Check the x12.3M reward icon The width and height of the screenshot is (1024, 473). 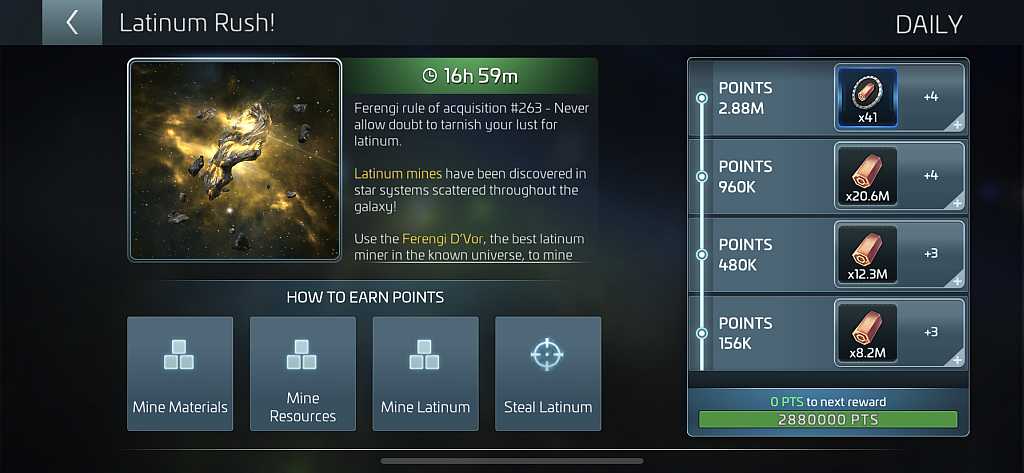[866, 254]
